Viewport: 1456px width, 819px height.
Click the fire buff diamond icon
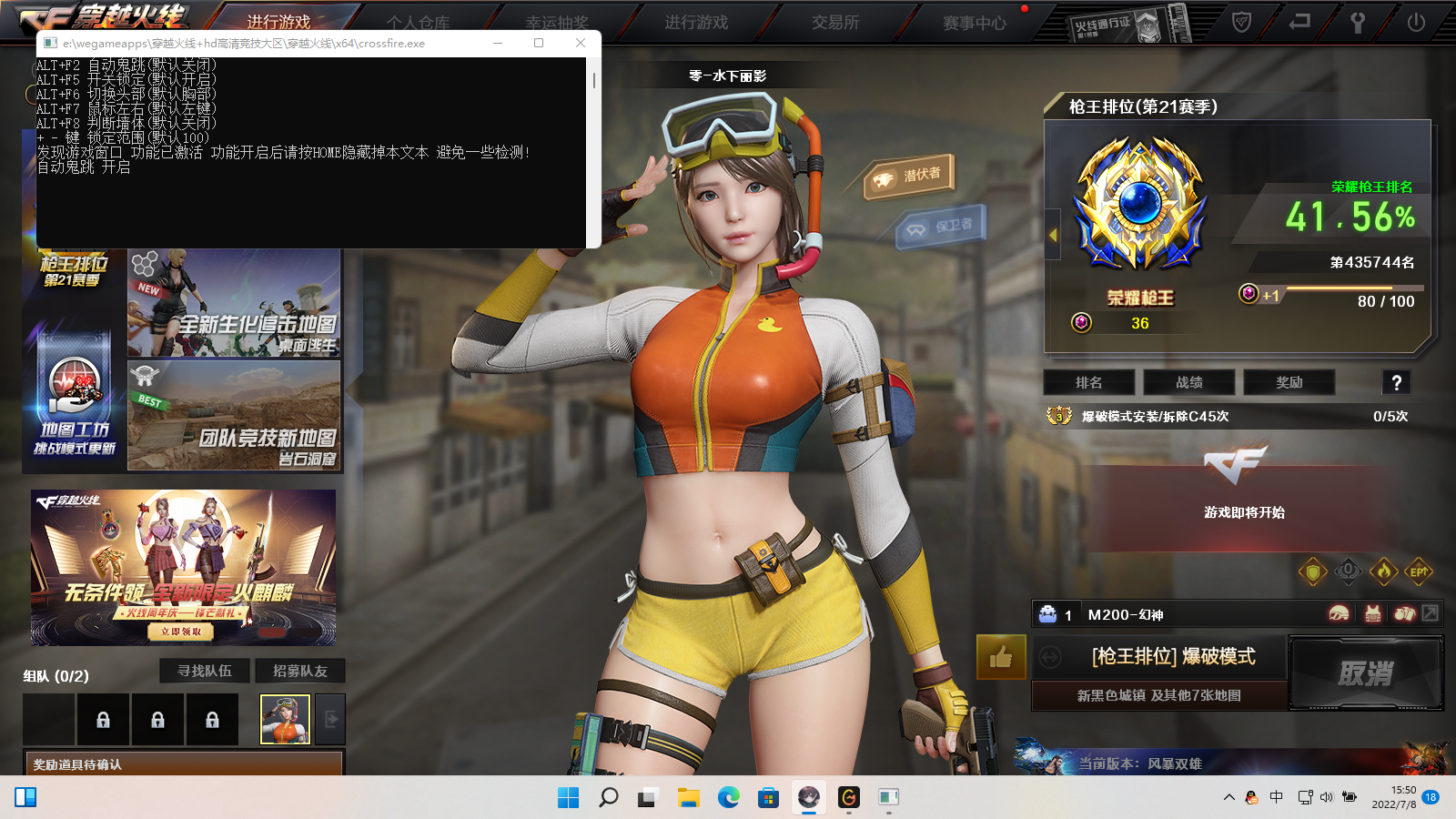pos(1382,571)
